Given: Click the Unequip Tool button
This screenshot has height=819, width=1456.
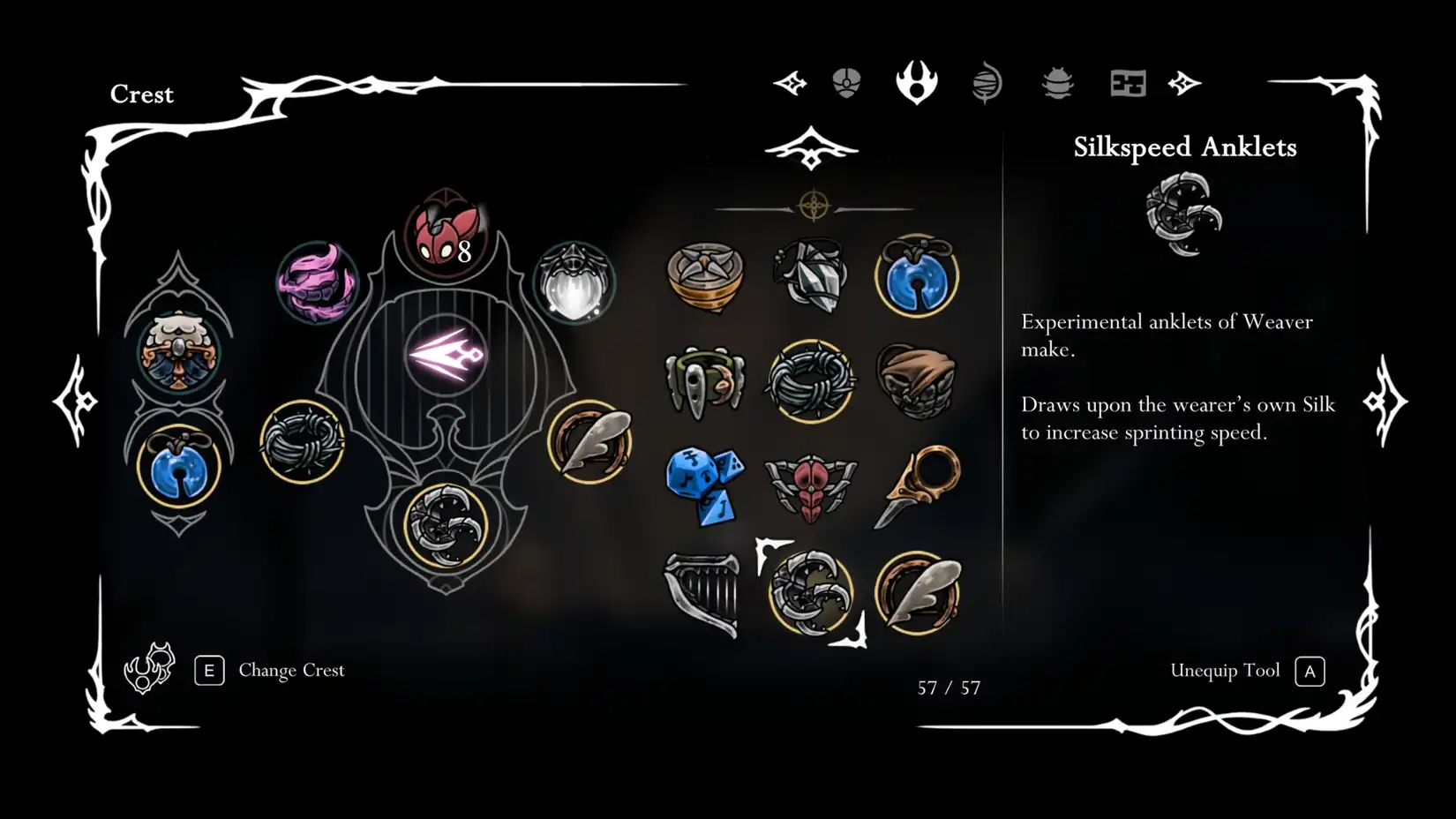Looking at the screenshot, I should [x=1226, y=670].
